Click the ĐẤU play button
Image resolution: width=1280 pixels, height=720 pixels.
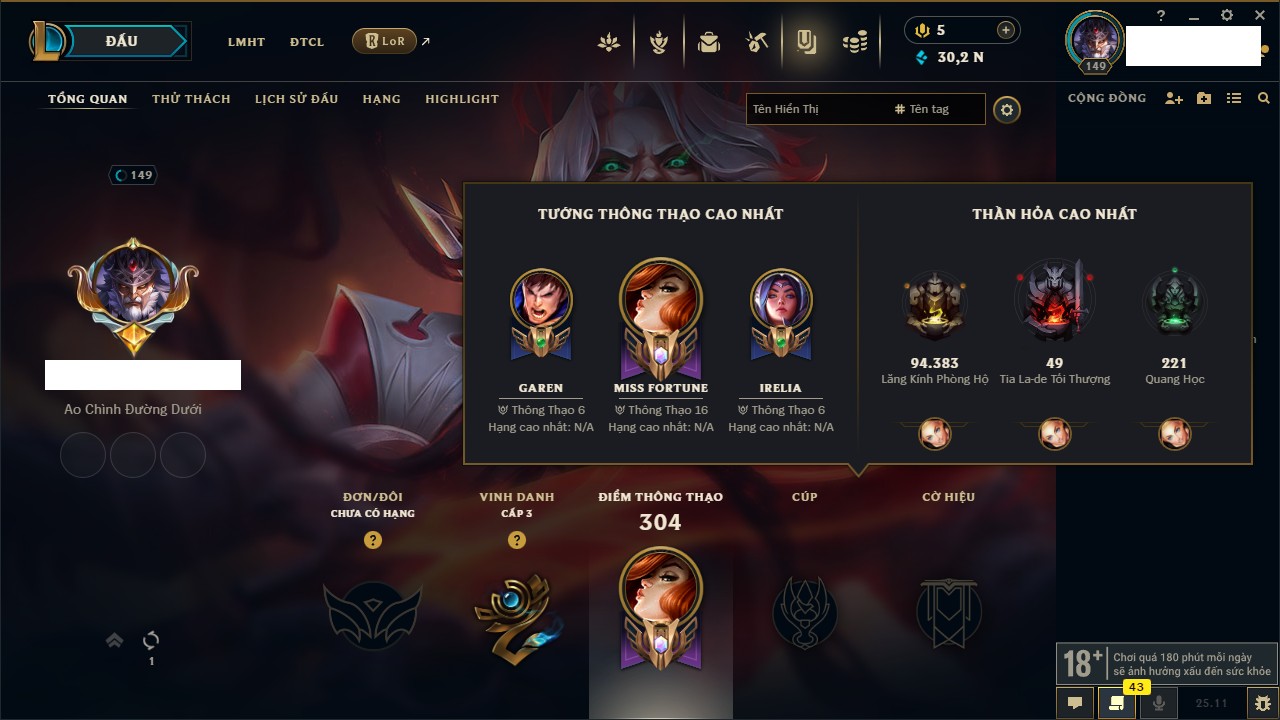122,41
